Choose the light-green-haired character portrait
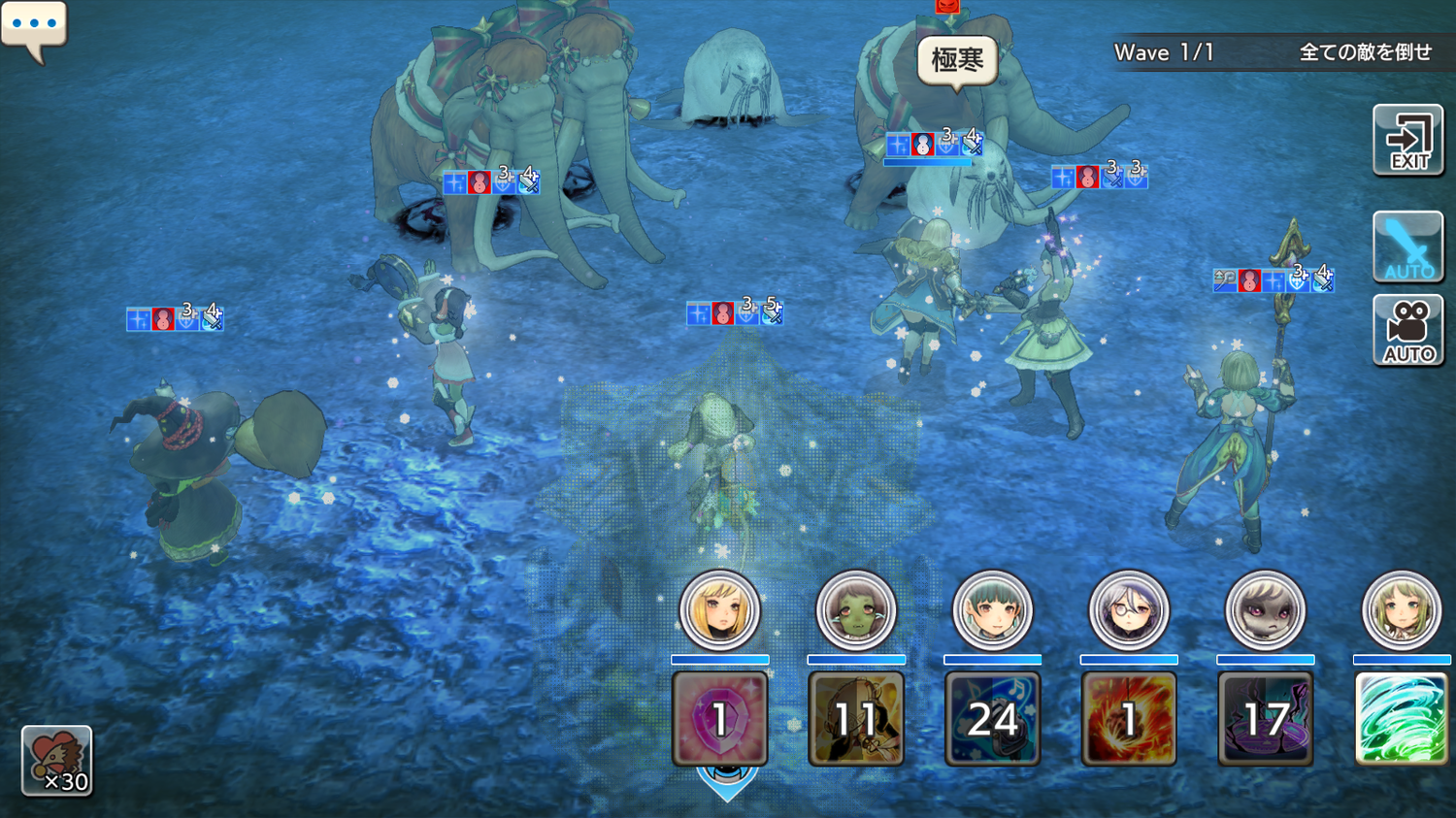The height and width of the screenshot is (818, 1456). (x=1401, y=611)
